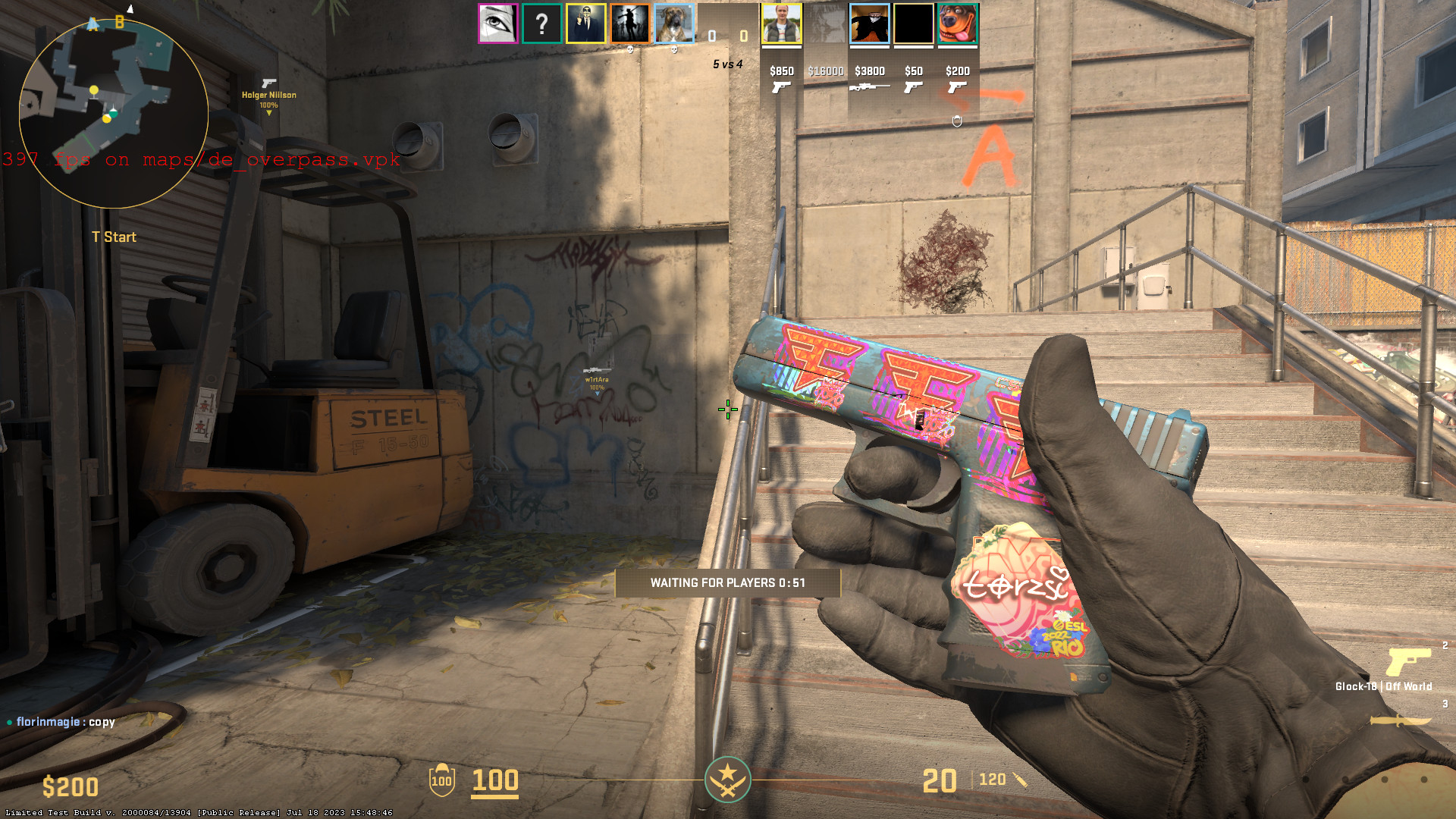
Task: Choose the player avatar above $3800
Action: coord(869,24)
